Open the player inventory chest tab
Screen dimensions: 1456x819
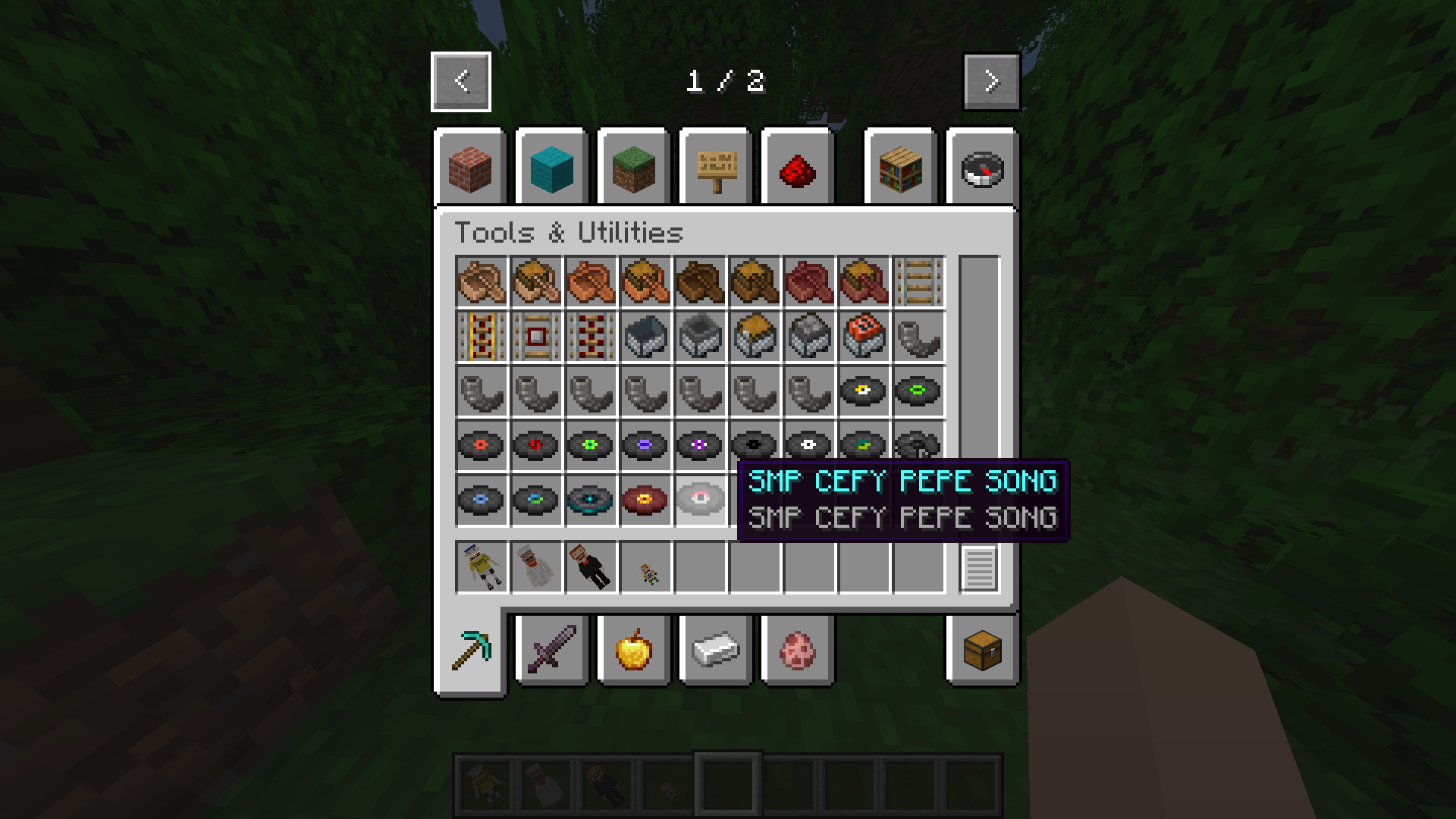(982, 650)
